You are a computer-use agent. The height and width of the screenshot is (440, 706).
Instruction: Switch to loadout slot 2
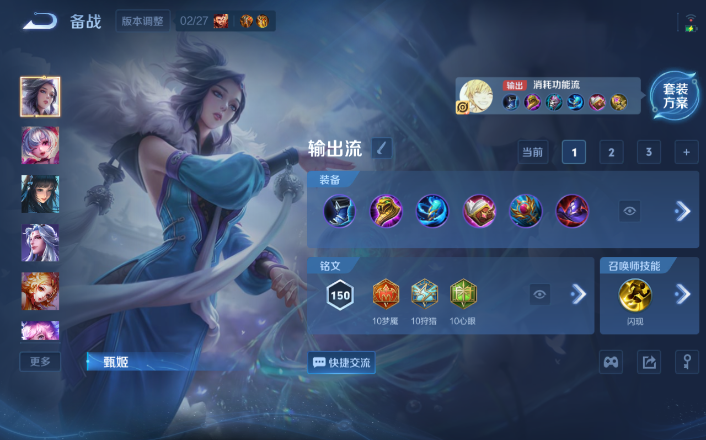pos(611,152)
